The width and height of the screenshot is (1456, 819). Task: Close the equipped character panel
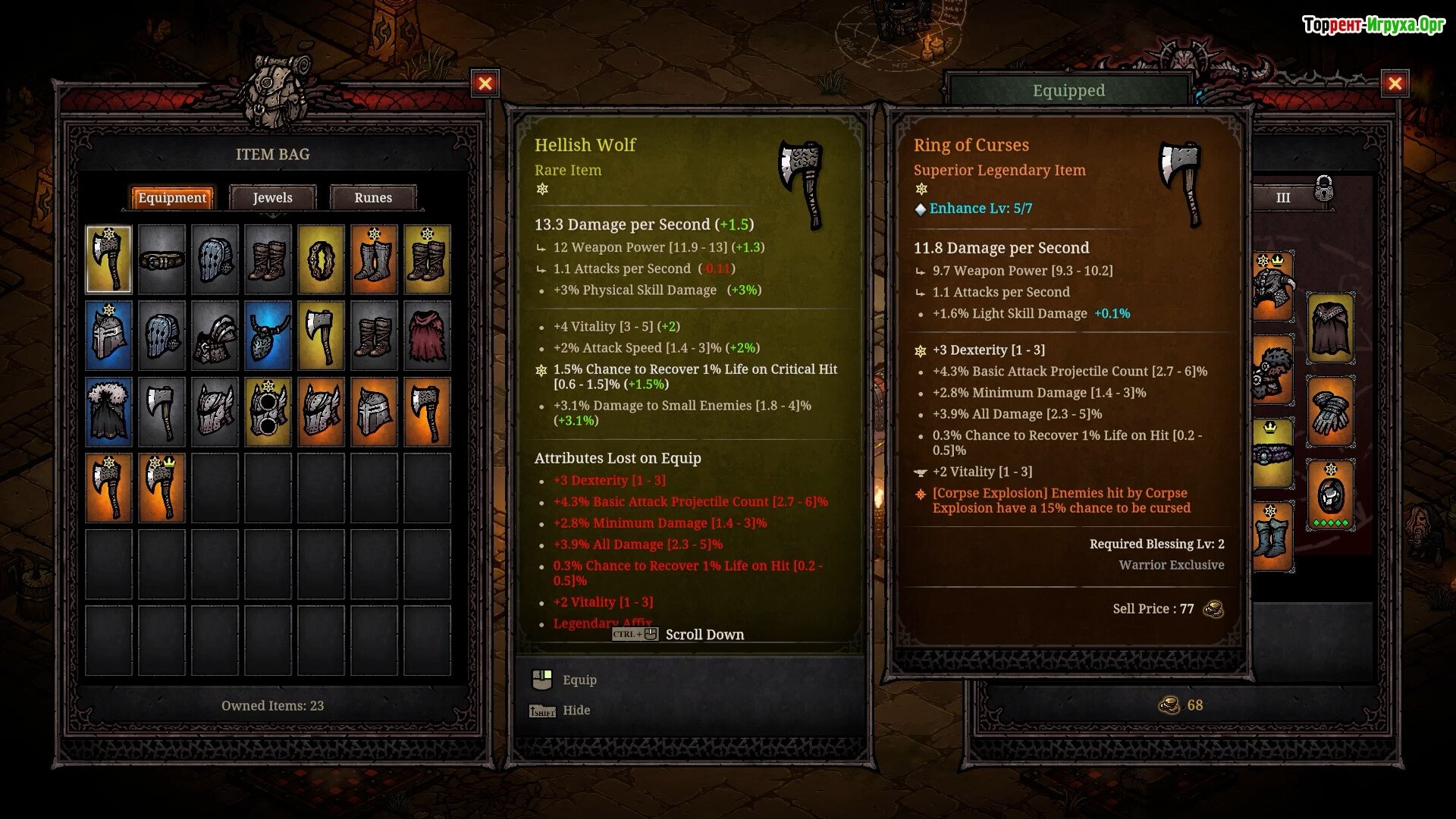point(1394,83)
